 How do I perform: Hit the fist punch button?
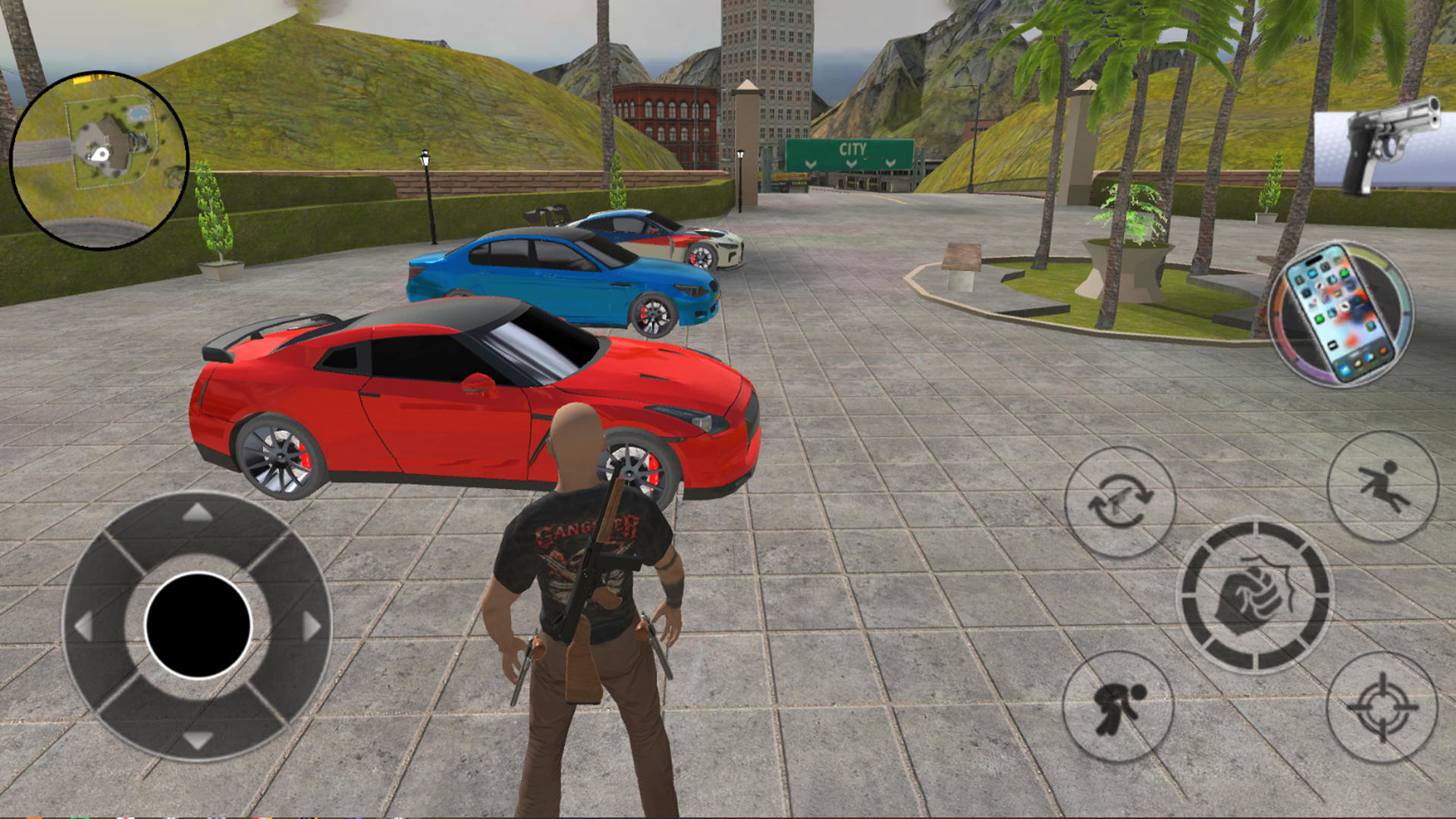1255,595
